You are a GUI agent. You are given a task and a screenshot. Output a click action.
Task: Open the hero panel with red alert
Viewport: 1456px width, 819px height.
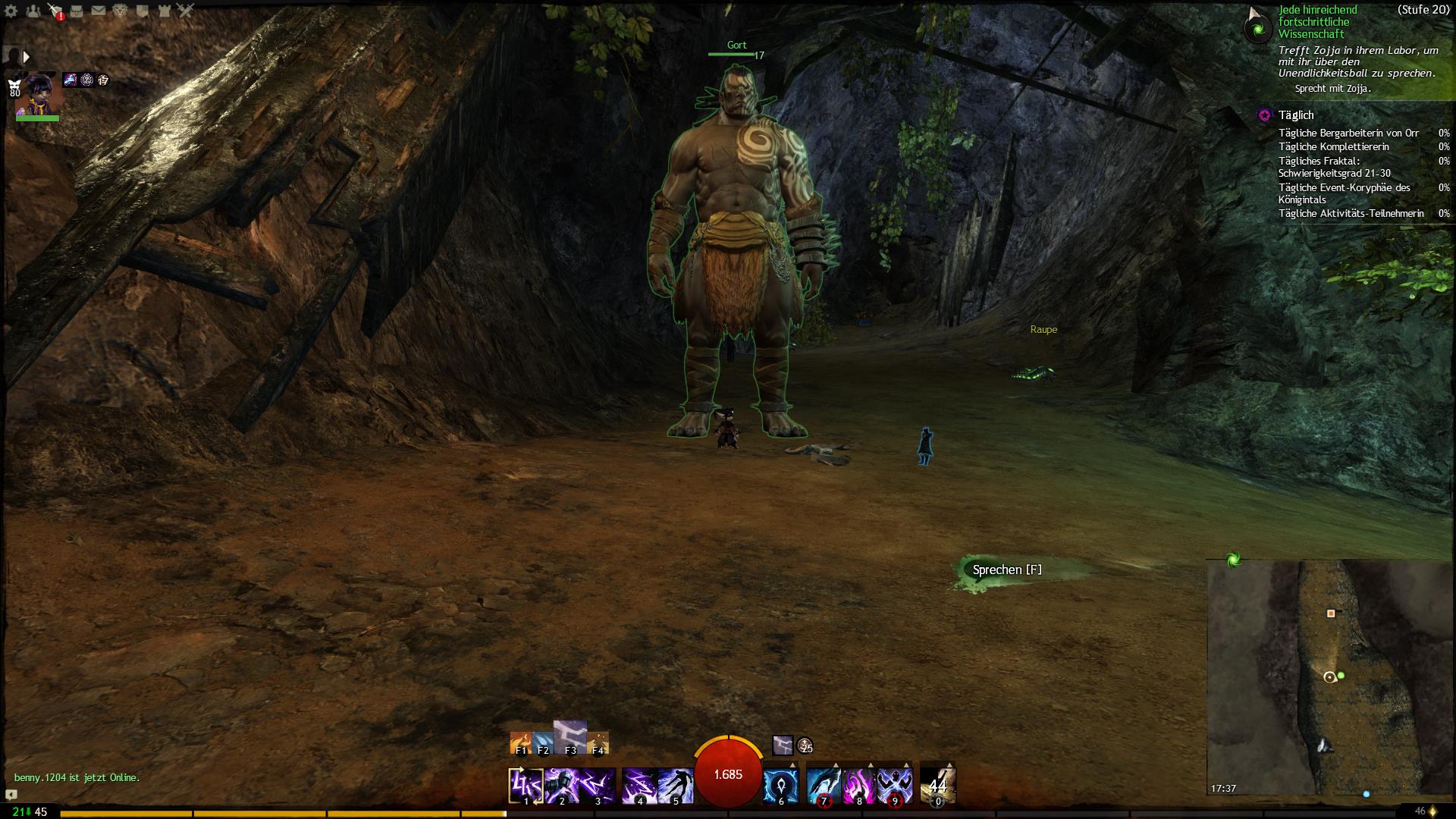tap(55, 11)
